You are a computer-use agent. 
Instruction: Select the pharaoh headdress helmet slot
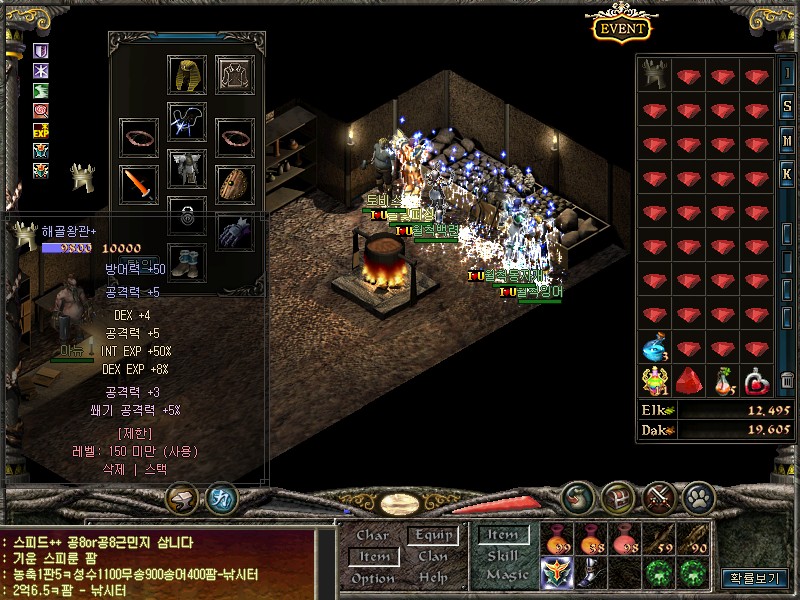point(187,75)
